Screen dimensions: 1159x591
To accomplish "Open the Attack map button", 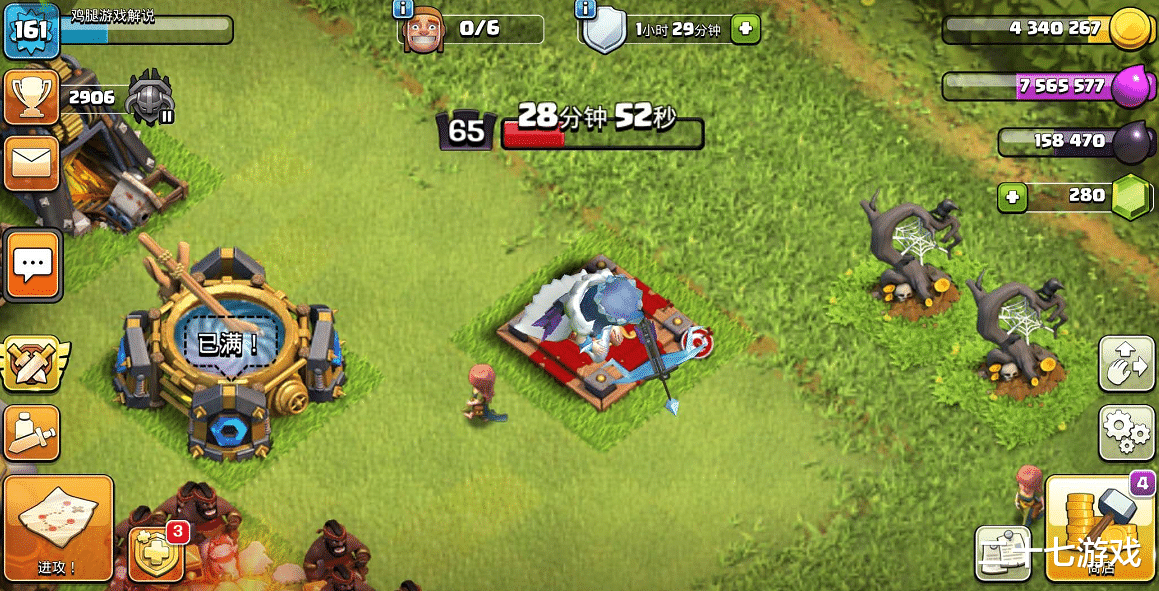I will pos(58,528).
